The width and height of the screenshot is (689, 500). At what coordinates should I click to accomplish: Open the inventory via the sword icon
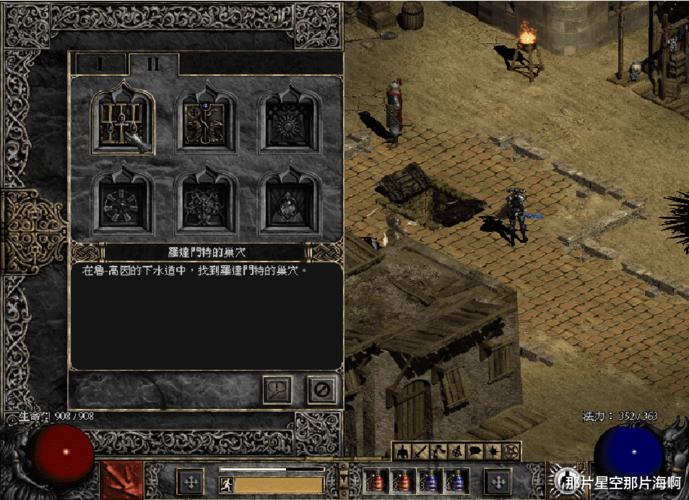[421, 452]
